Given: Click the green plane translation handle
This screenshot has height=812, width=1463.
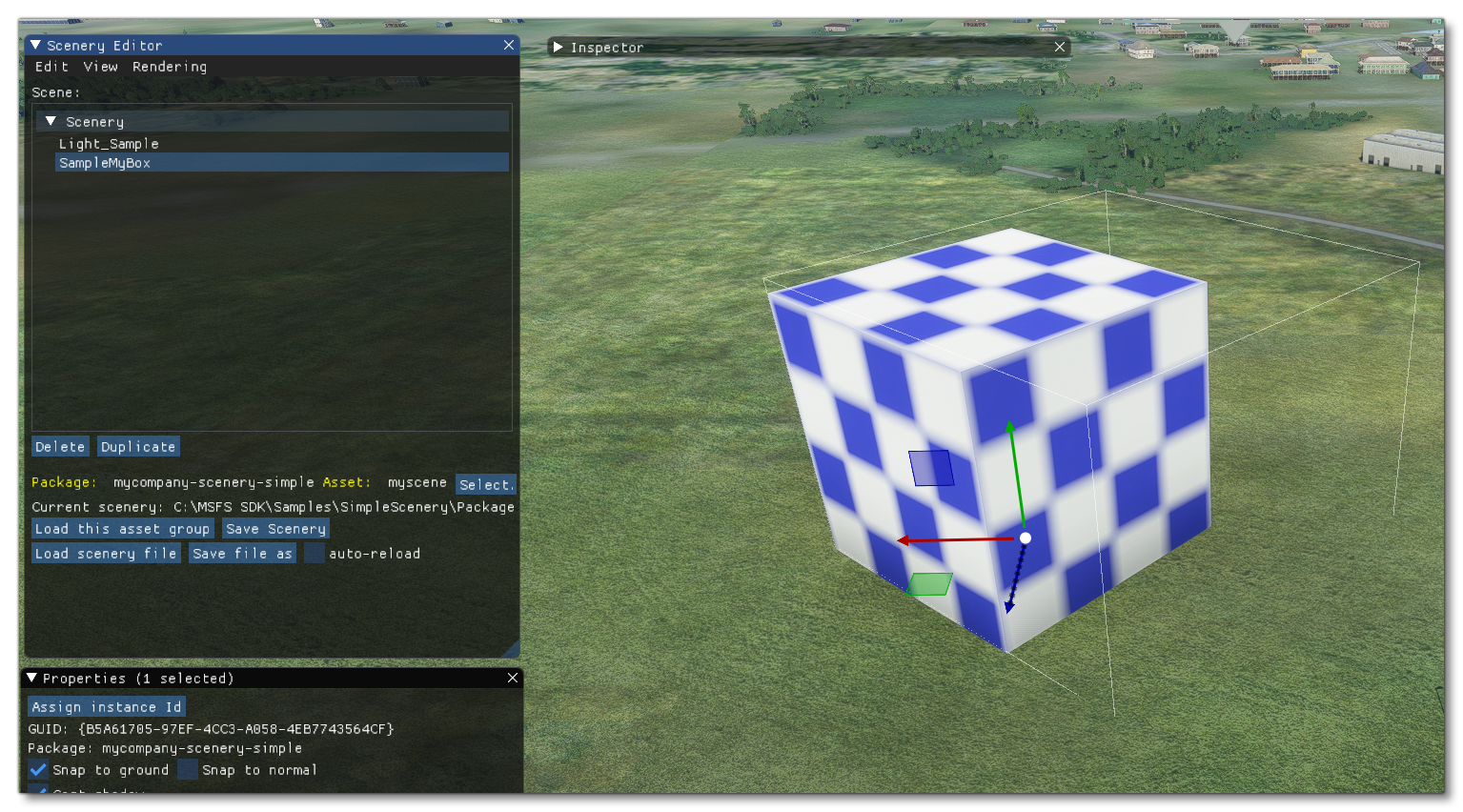Looking at the screenshot, I should click(931, 582).
